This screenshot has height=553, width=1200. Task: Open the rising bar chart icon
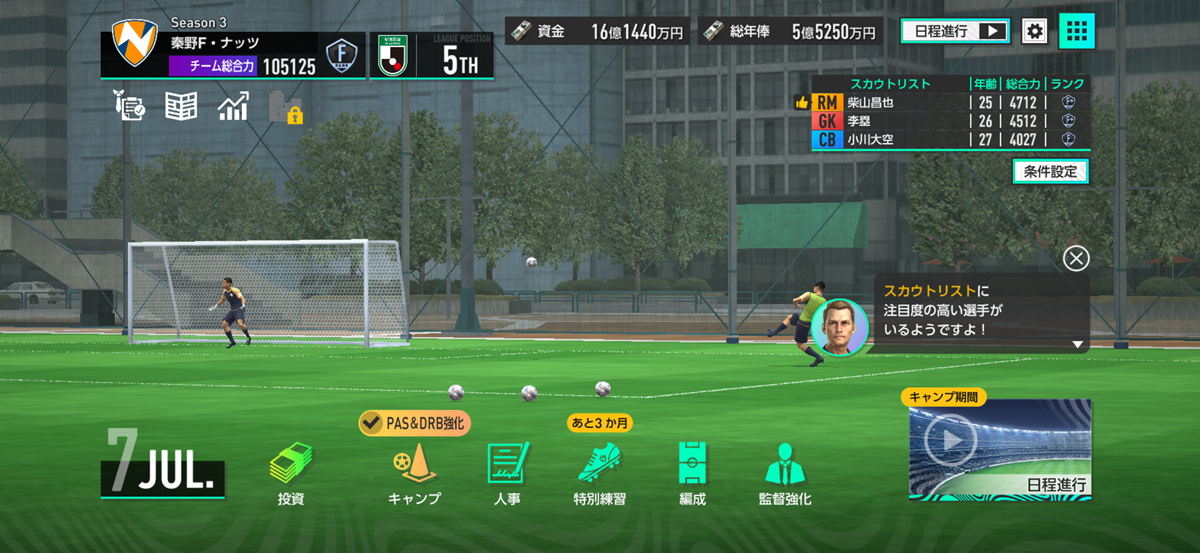[233, 107]
